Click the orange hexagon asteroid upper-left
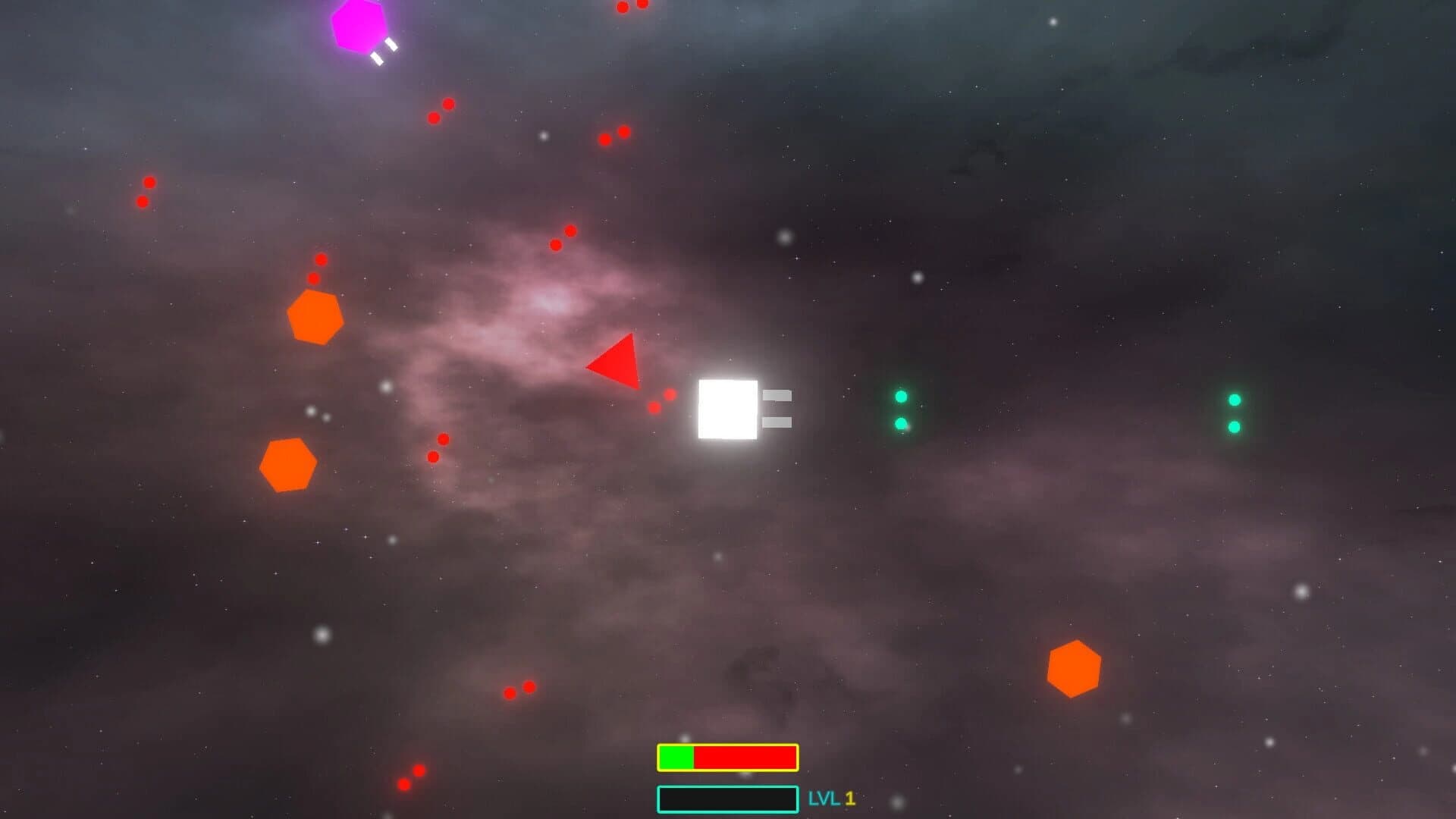This screenshot has width=1456, height=819. pyautogui.click(x=316, y=316)
